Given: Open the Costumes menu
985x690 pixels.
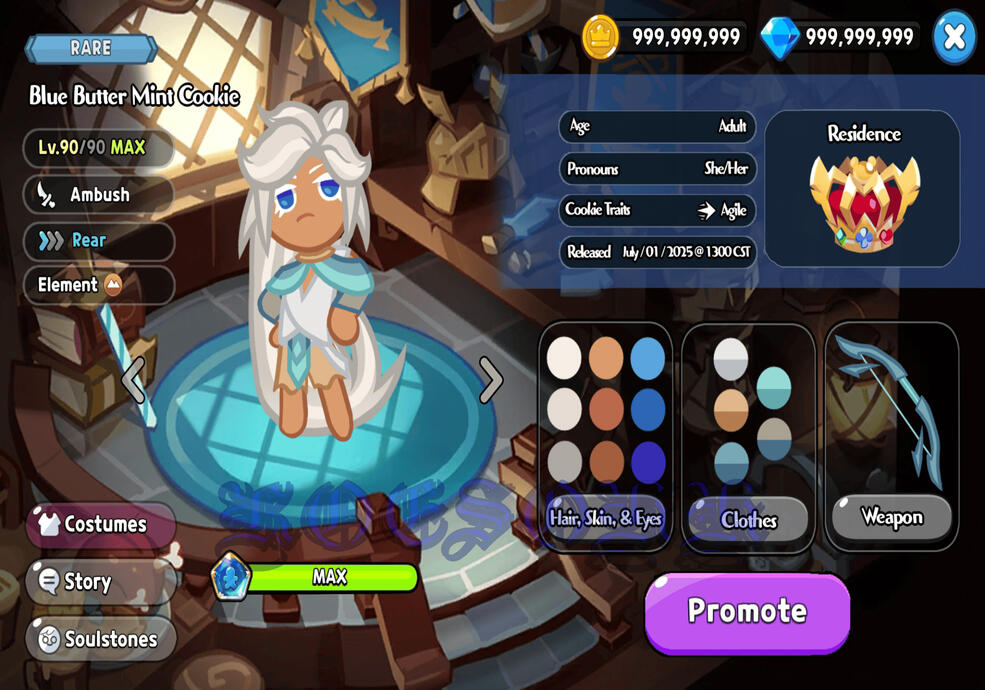Looking at the screenshot, I should (101, 524).
